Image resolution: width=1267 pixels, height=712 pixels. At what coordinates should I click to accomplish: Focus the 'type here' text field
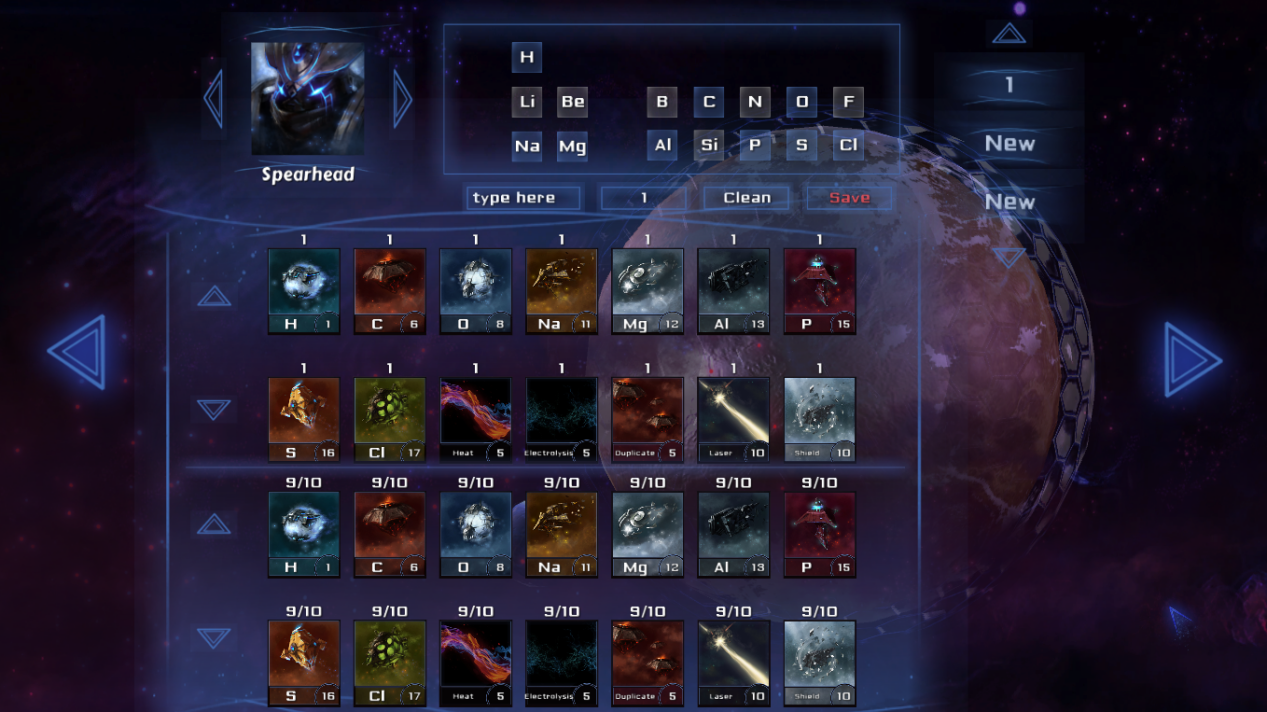[523, 198]
